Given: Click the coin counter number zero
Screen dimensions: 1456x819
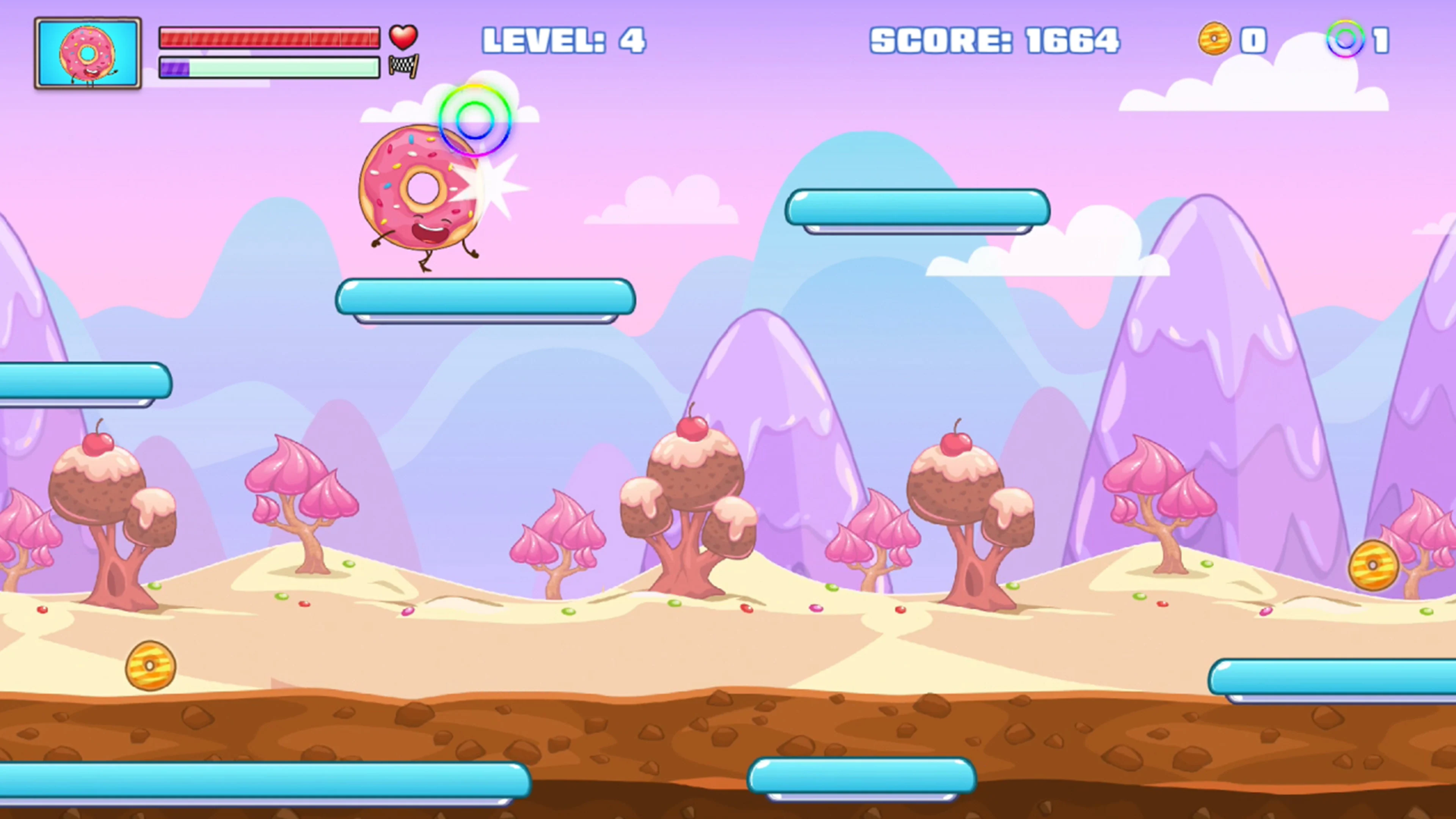Looking at the screenshot, I should [x=1254, y=39].
